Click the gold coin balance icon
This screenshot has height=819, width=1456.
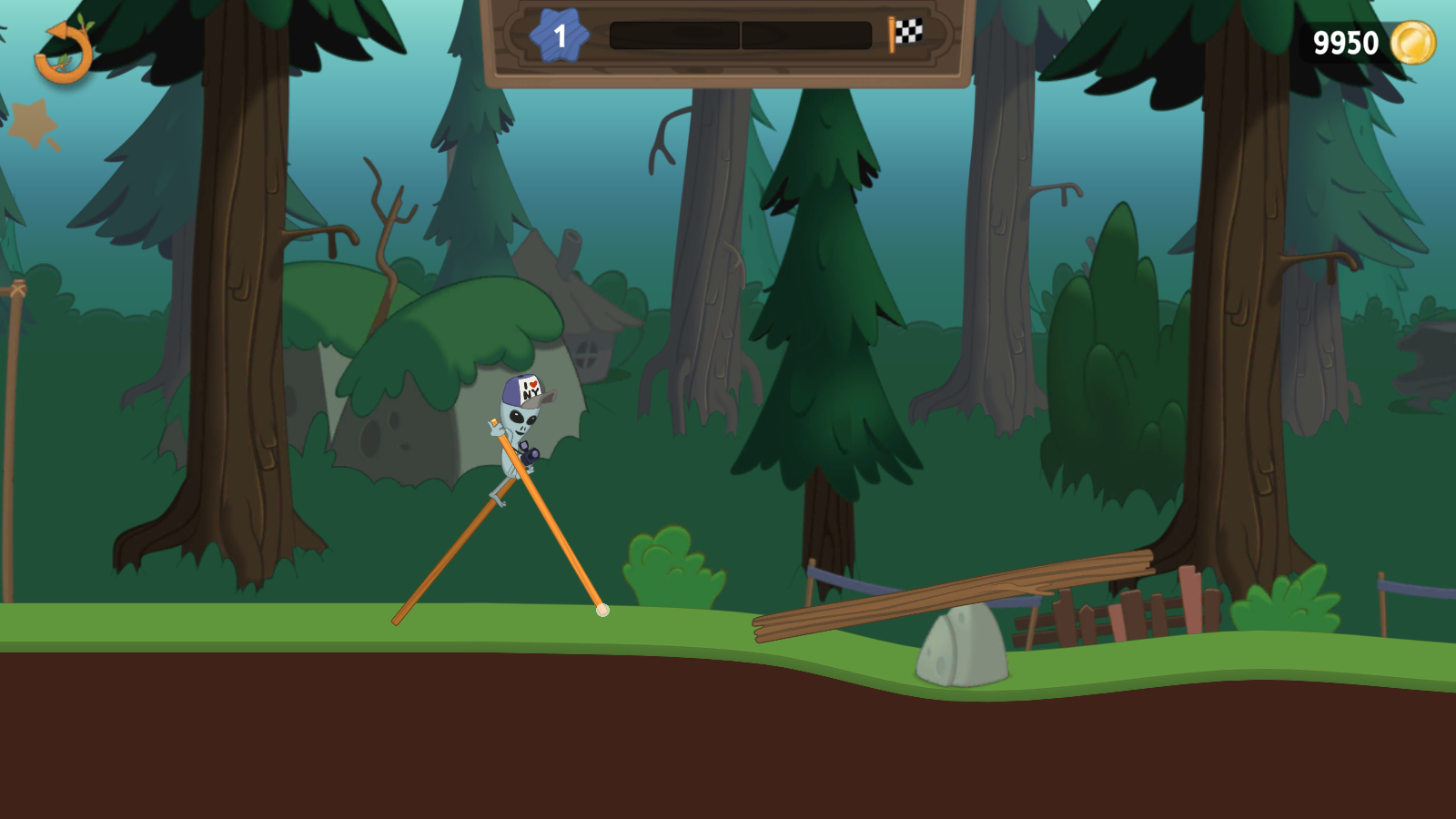tap(1413, 43)
